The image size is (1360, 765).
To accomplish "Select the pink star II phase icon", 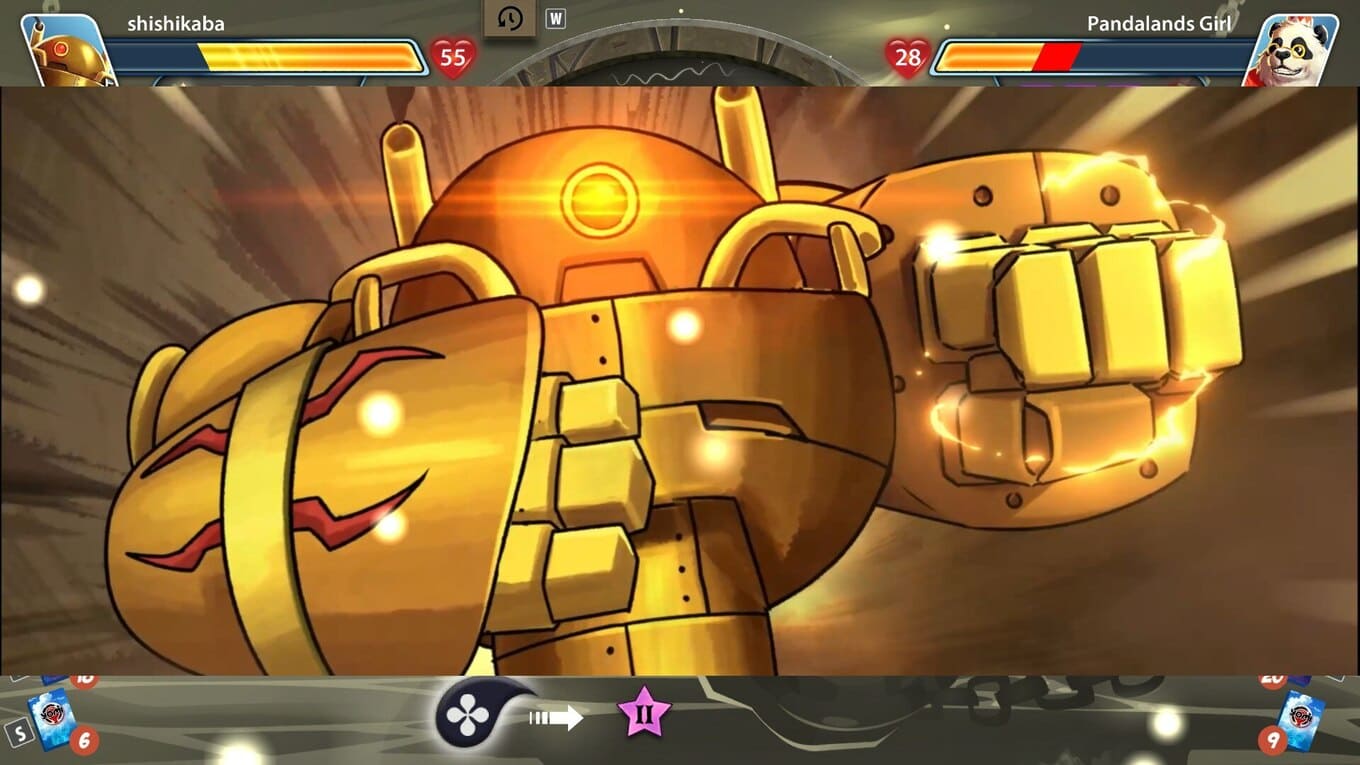I will (643, 713).
